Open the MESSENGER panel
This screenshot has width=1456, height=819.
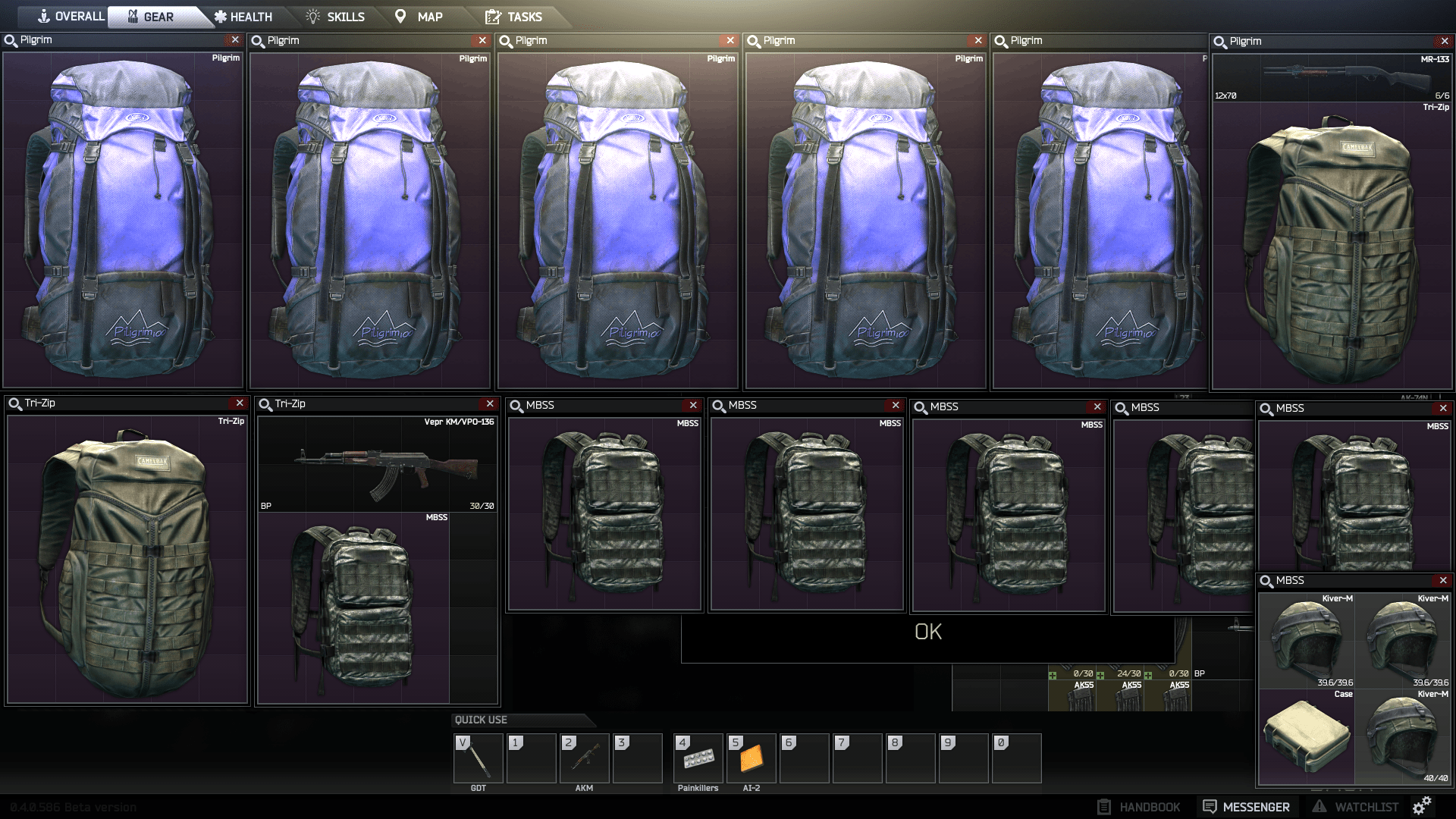[x=1247, y=806]
